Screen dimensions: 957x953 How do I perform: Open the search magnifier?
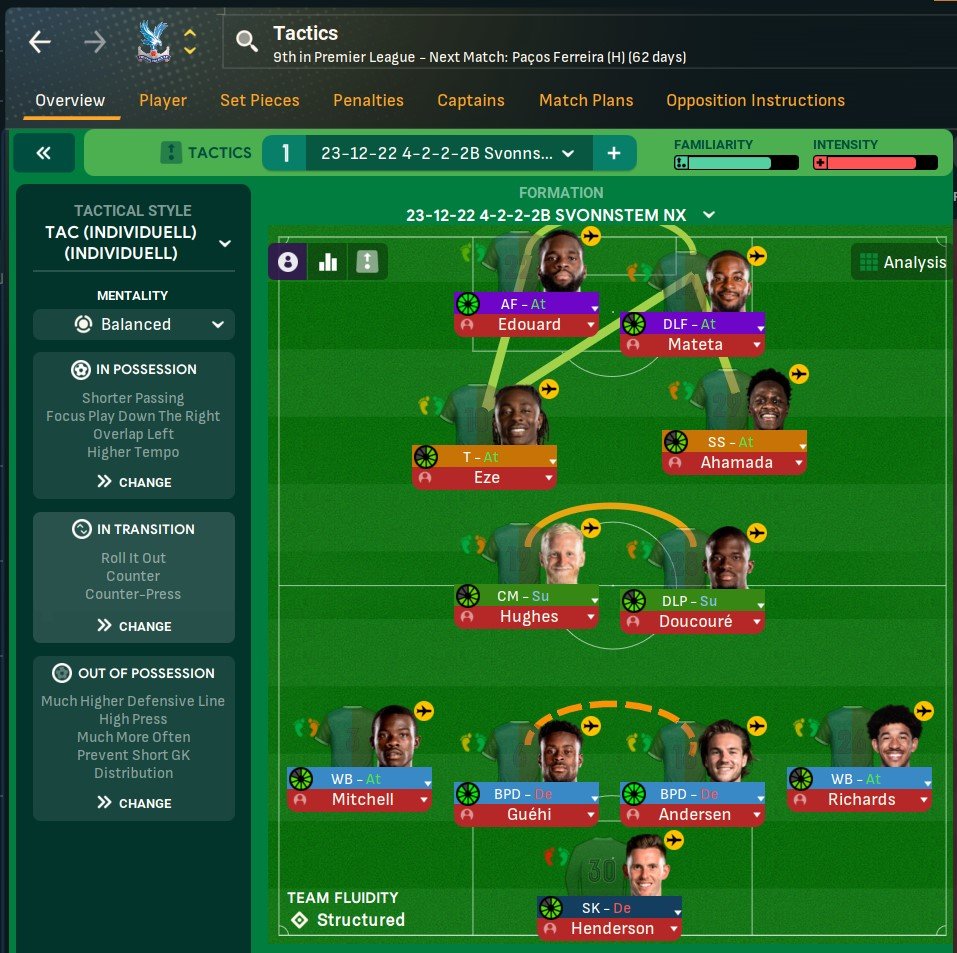click(x=246, y=42)
